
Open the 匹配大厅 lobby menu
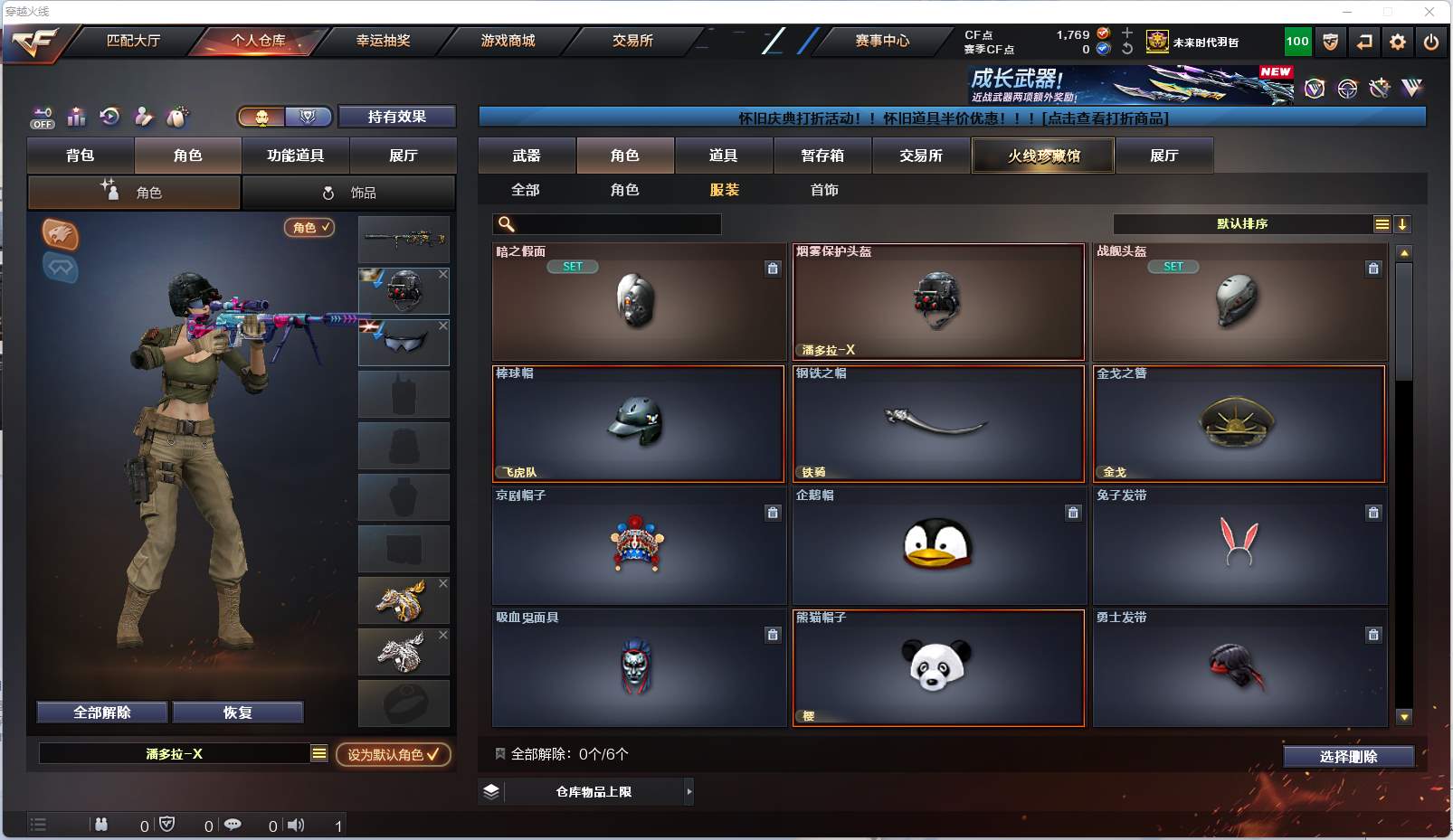click(133, 41)
